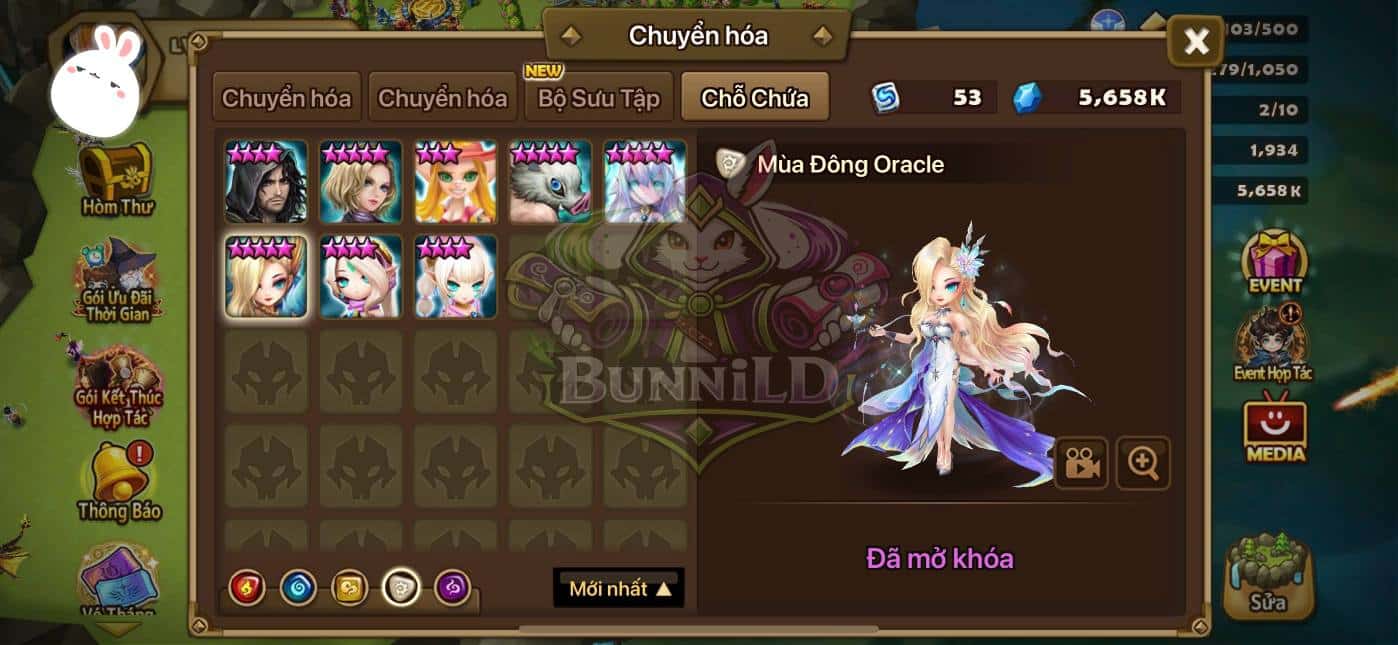
Task: Select the Chỗ Chứa tab
Action: [x=754, y=98]
